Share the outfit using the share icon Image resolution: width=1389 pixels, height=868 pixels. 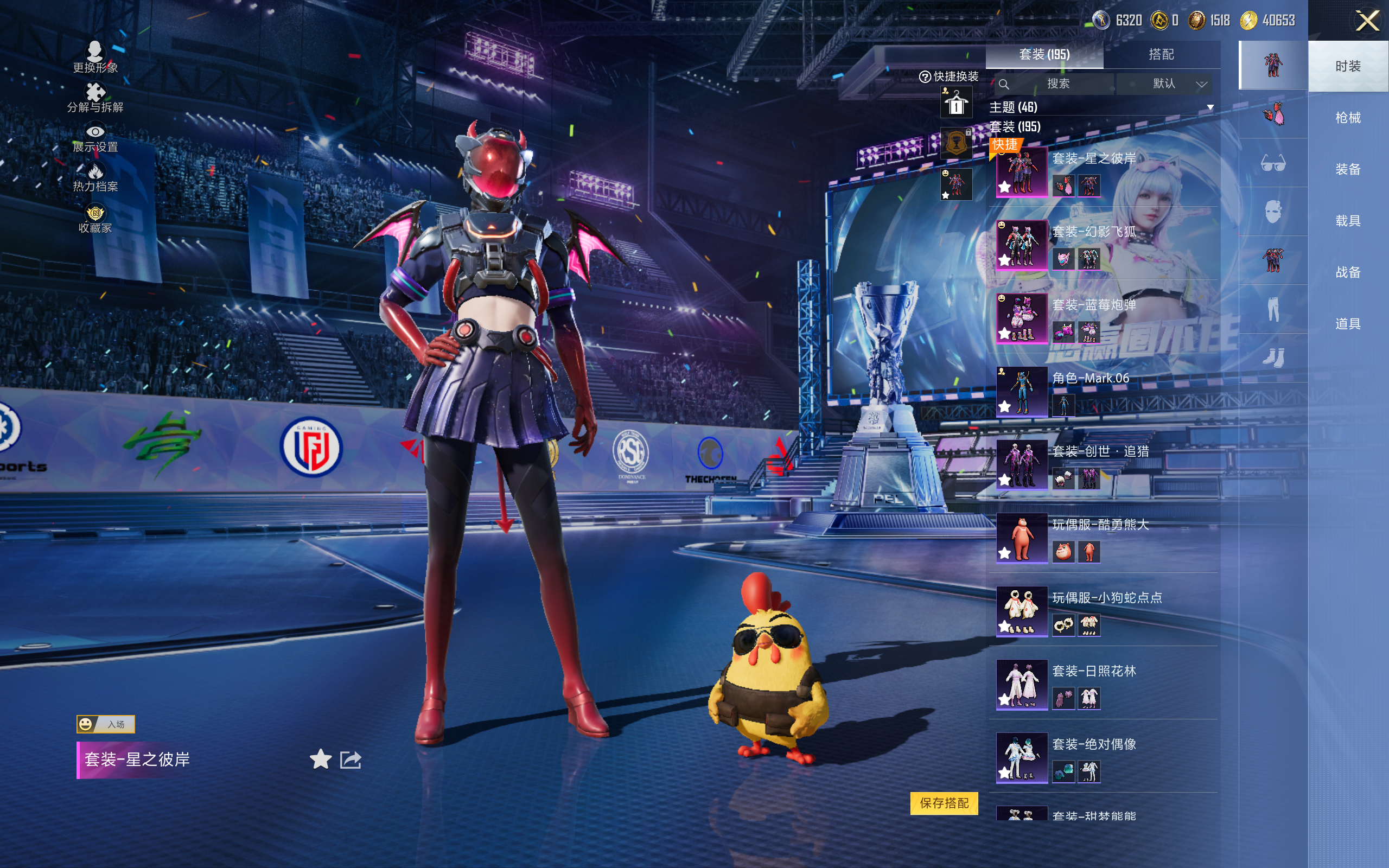(350, 759)
